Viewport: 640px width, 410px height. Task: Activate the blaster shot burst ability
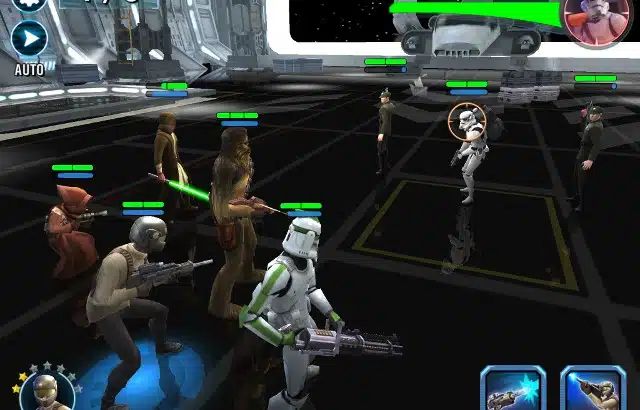click(513, 390)
